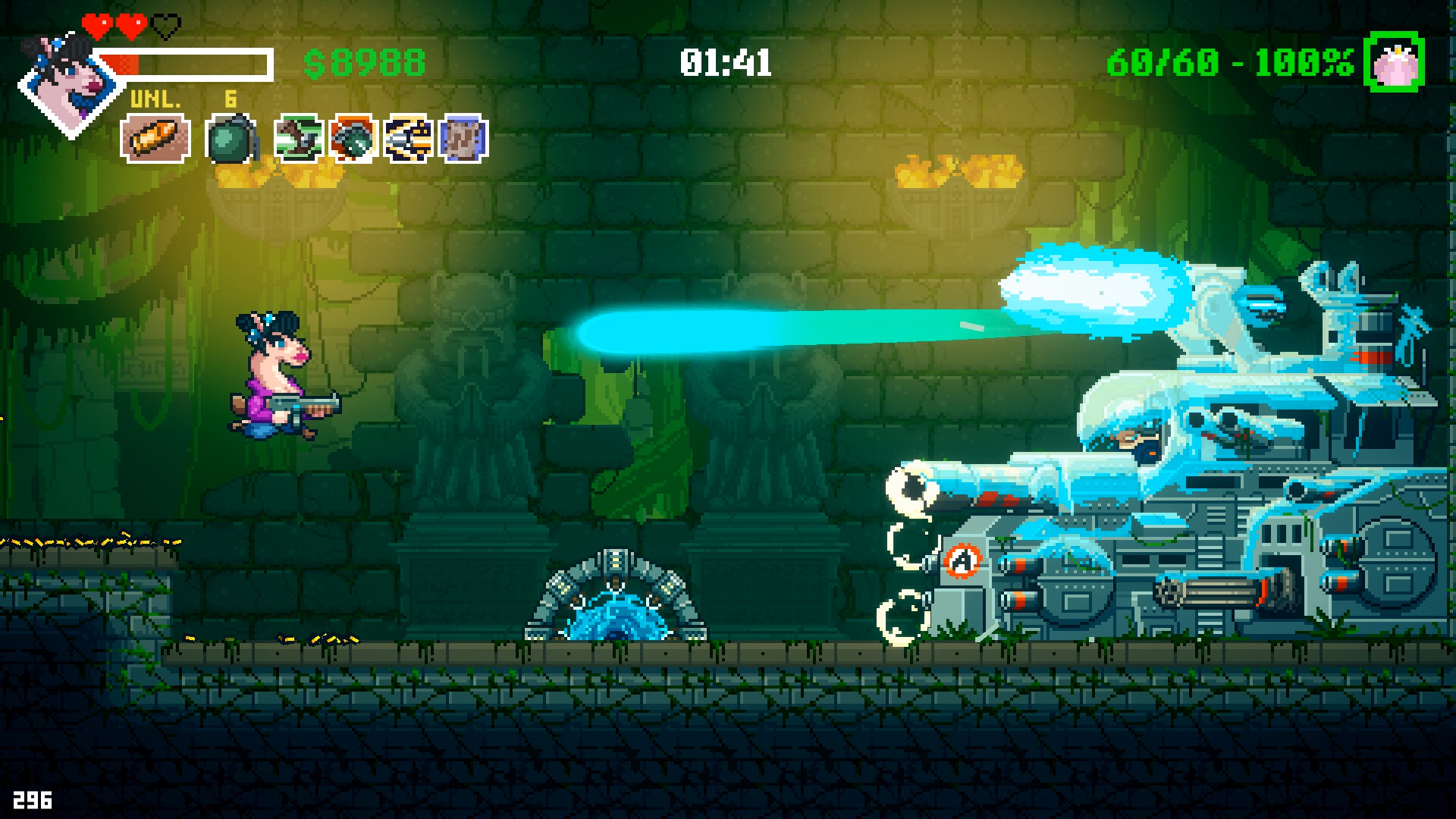Select the orange-framed grenade perk icon
Viewport: 1456px width, 819px height.
coord(353,139)
